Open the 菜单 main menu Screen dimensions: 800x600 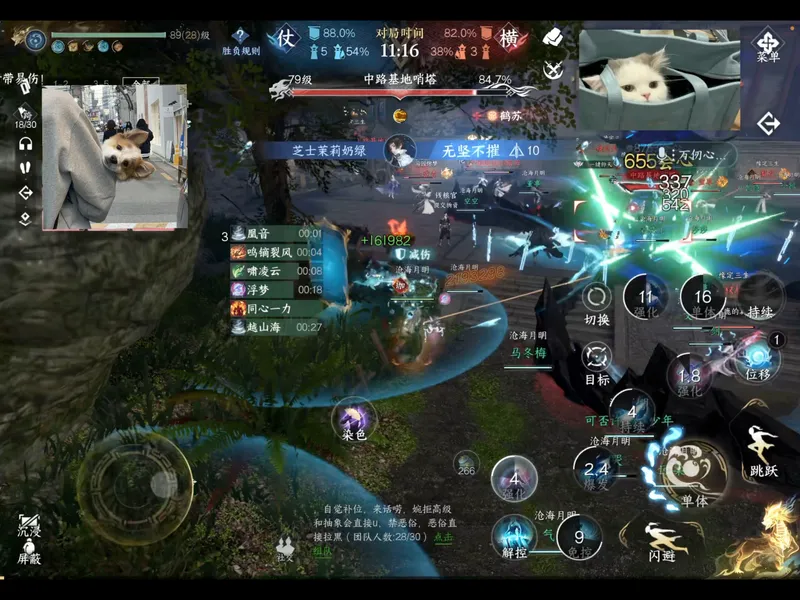click(768, 45)
